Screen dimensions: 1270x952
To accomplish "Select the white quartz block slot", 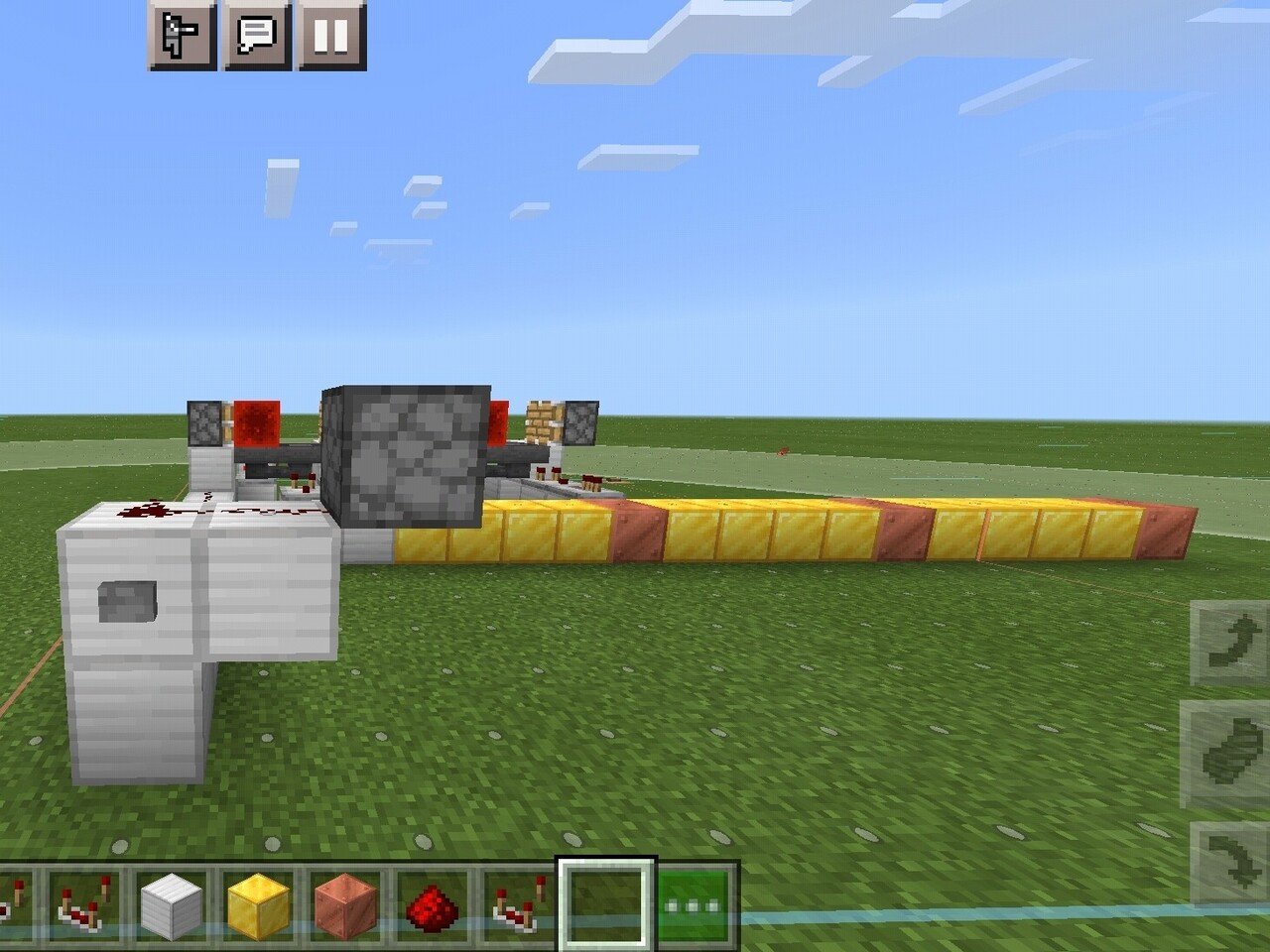I will 173,904.
